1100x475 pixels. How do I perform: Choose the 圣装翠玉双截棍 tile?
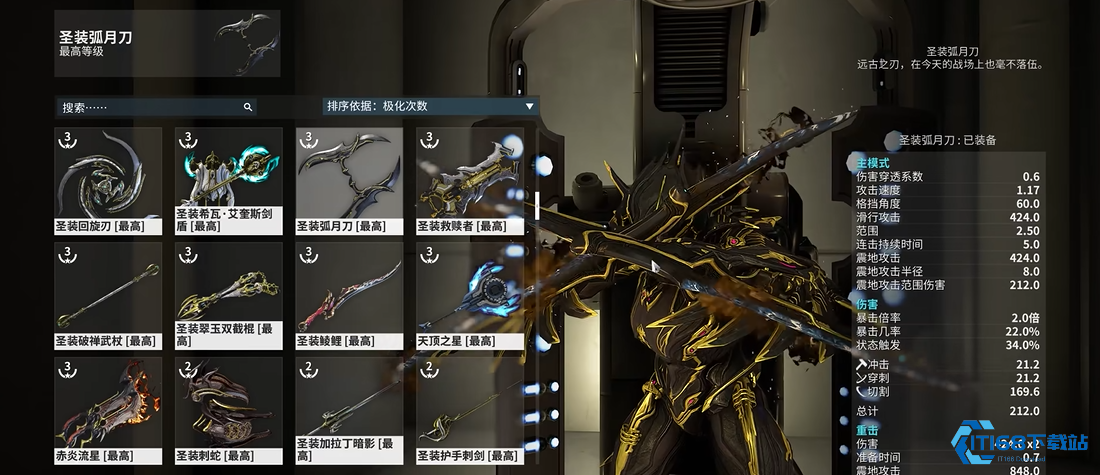pos(229,294)
